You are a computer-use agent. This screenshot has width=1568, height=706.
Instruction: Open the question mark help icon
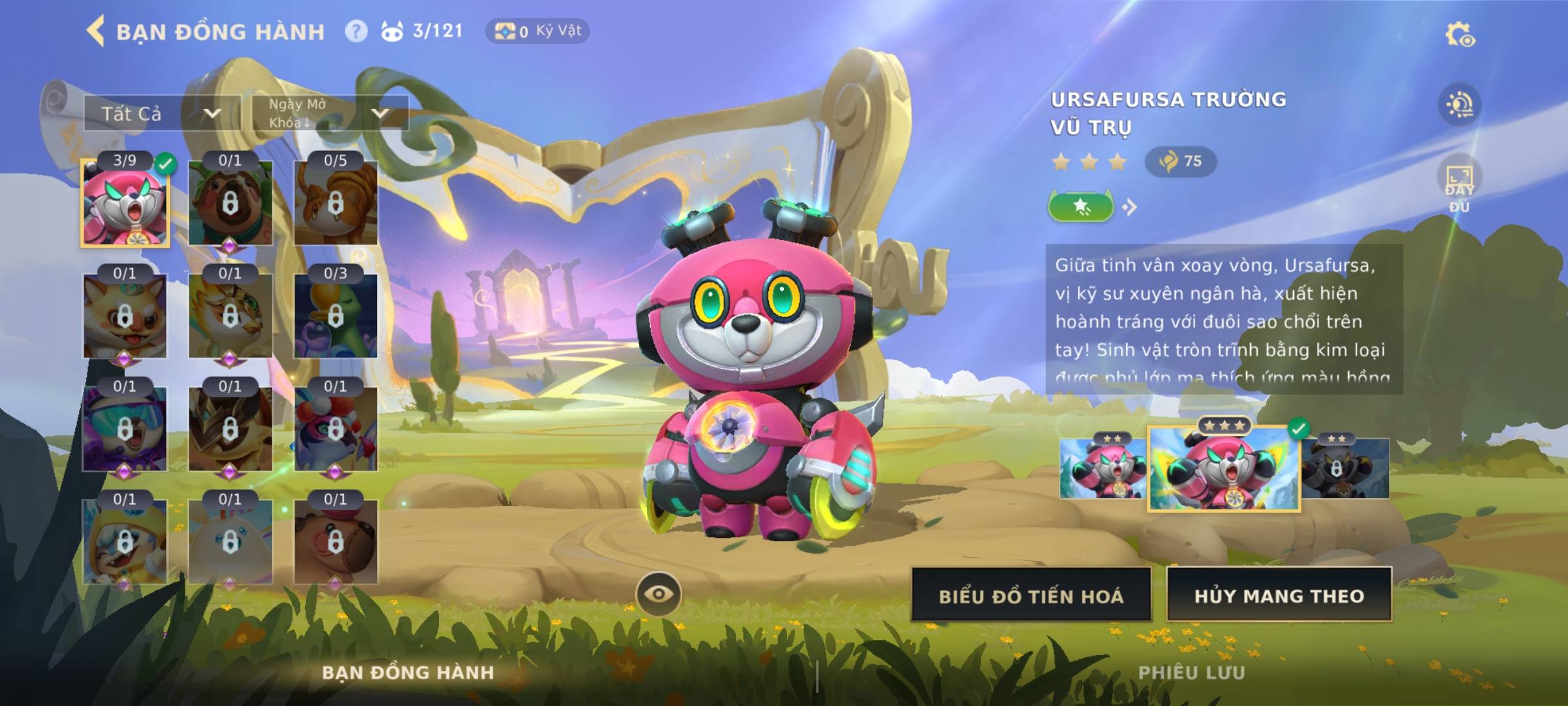coord(356,31)
